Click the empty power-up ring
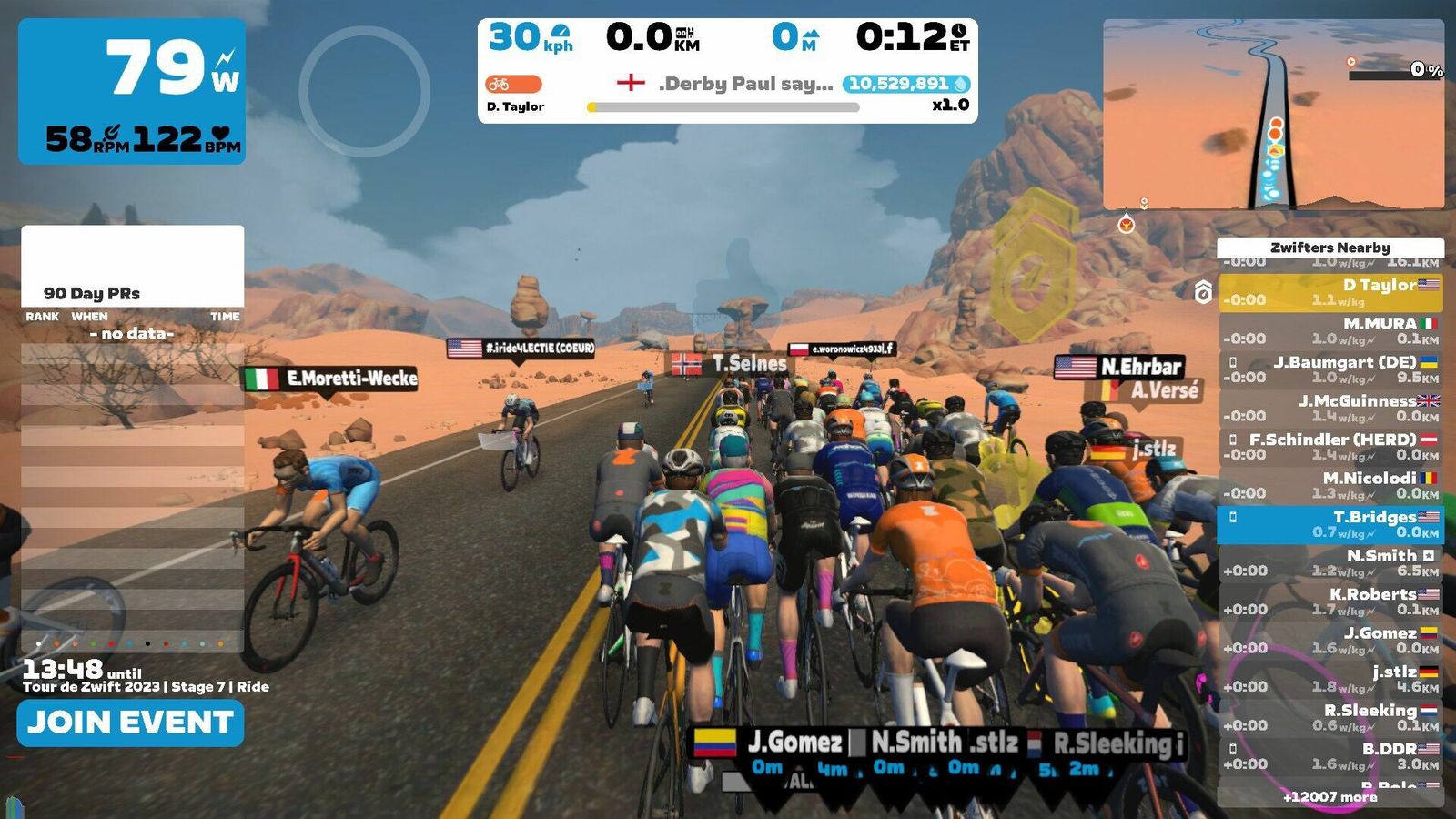Screen dimensions: 1456x819 [x=364, y=91]
